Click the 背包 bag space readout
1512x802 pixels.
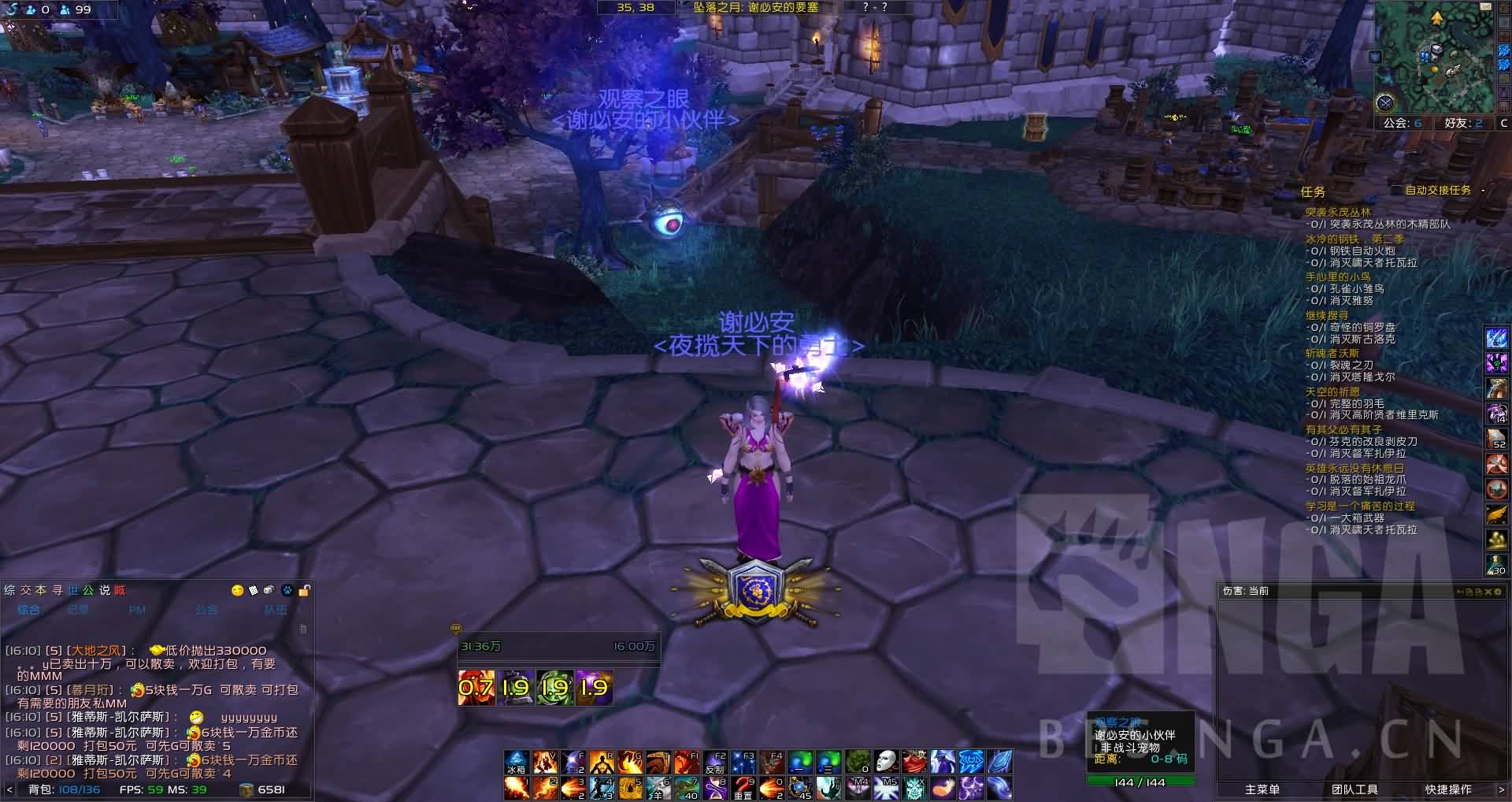tap(65, 789)
